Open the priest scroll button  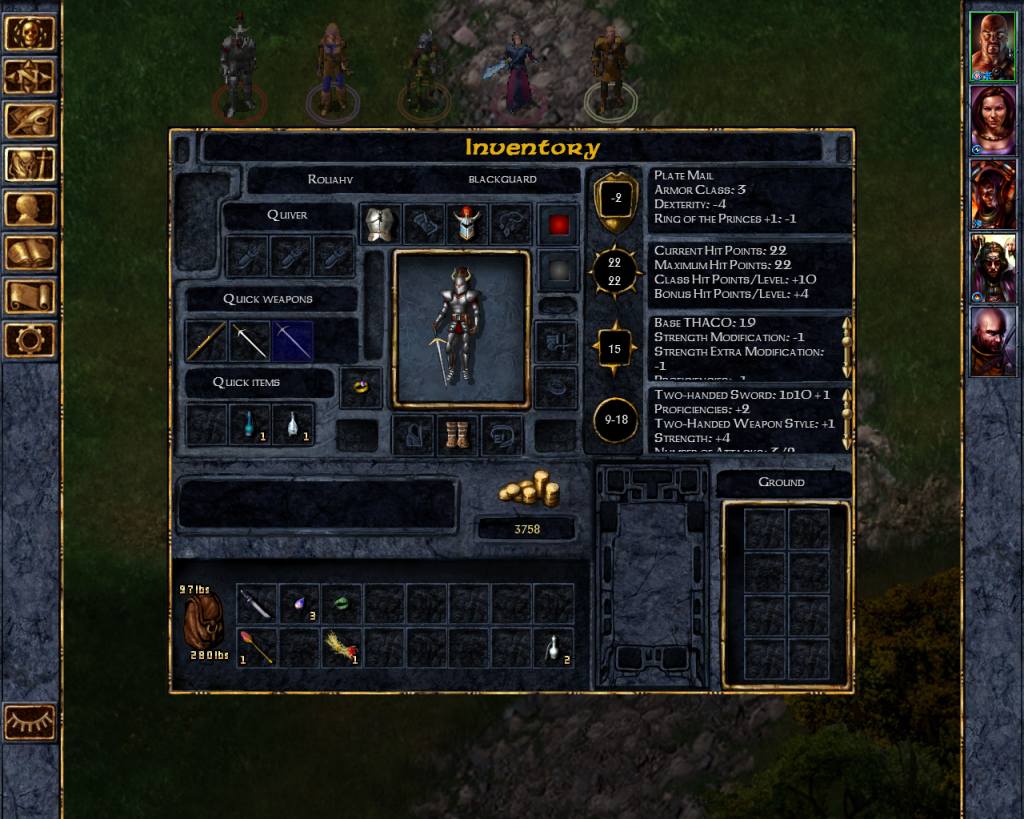coord(30,296)
